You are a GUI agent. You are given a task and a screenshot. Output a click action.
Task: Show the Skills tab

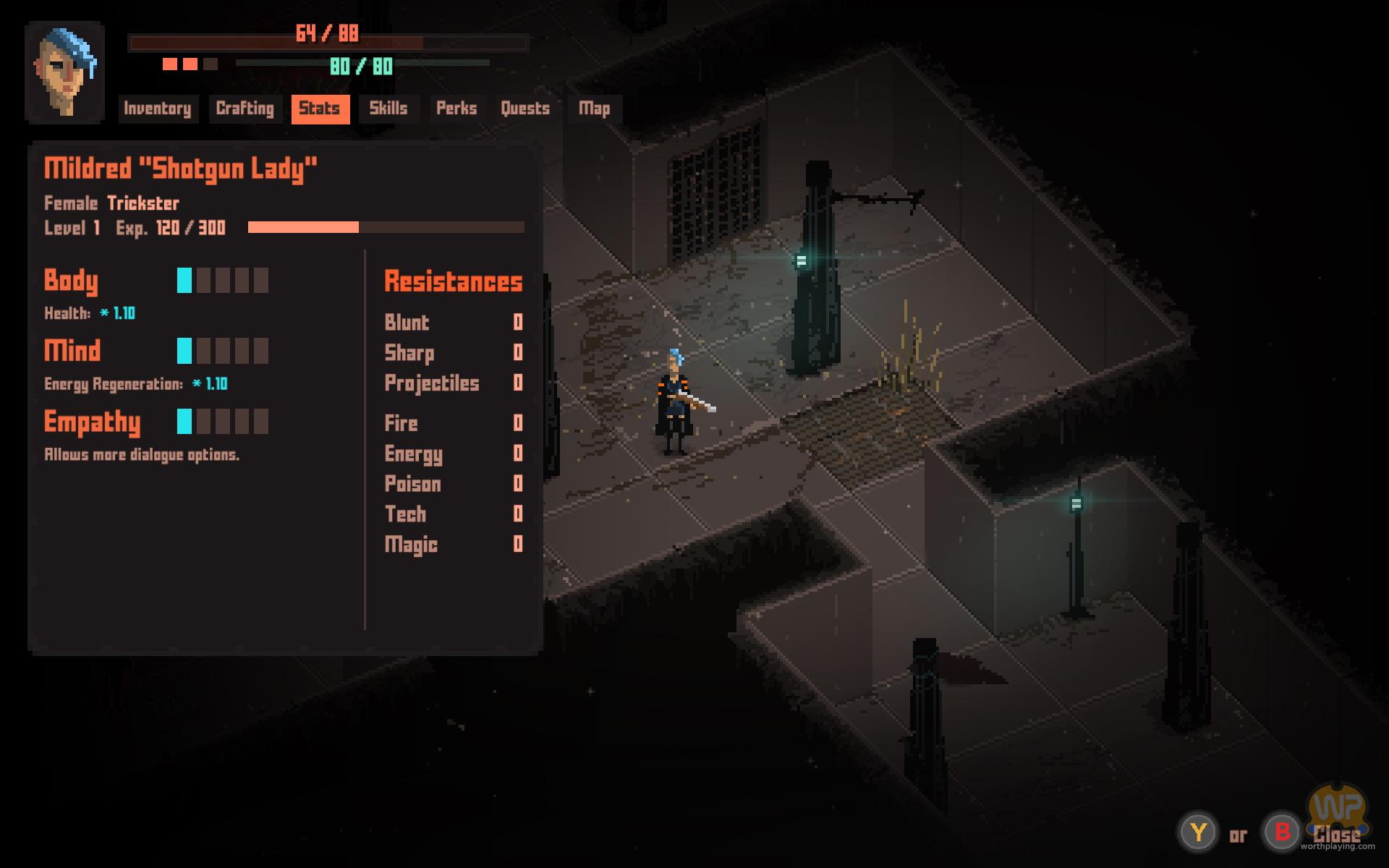388,109
